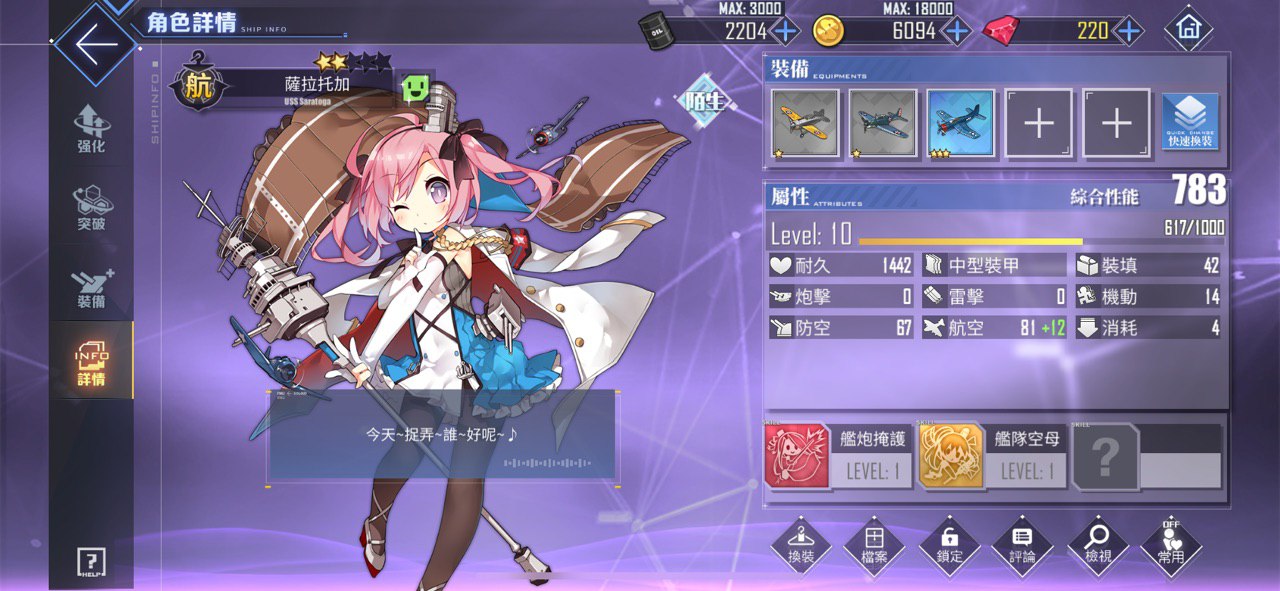The width and height of the screenshot is (1280, 591).
Task: Buy red gems with plus button
Action: (x=1128, y=31)
